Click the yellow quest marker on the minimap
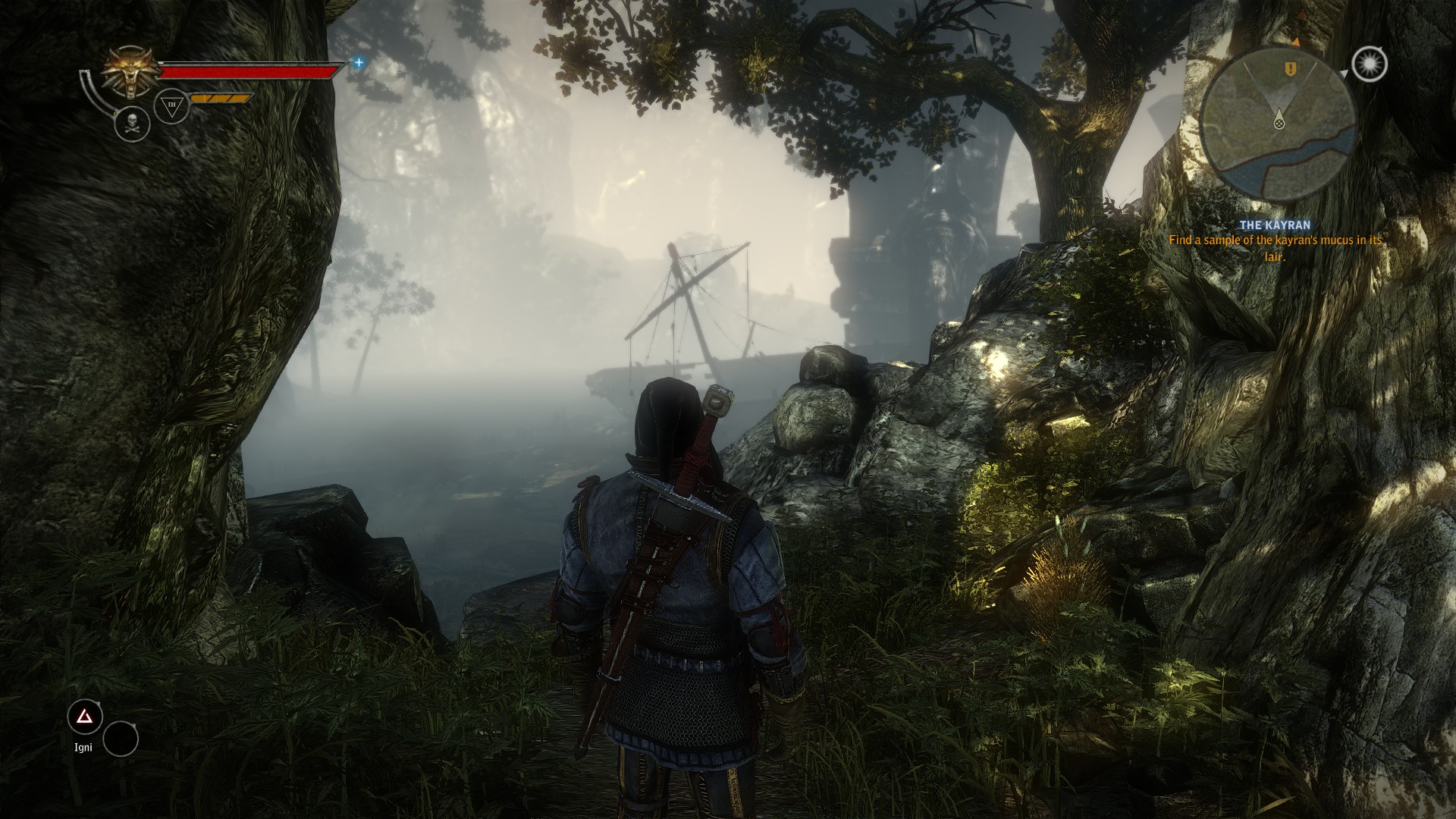 (1290, 69)
